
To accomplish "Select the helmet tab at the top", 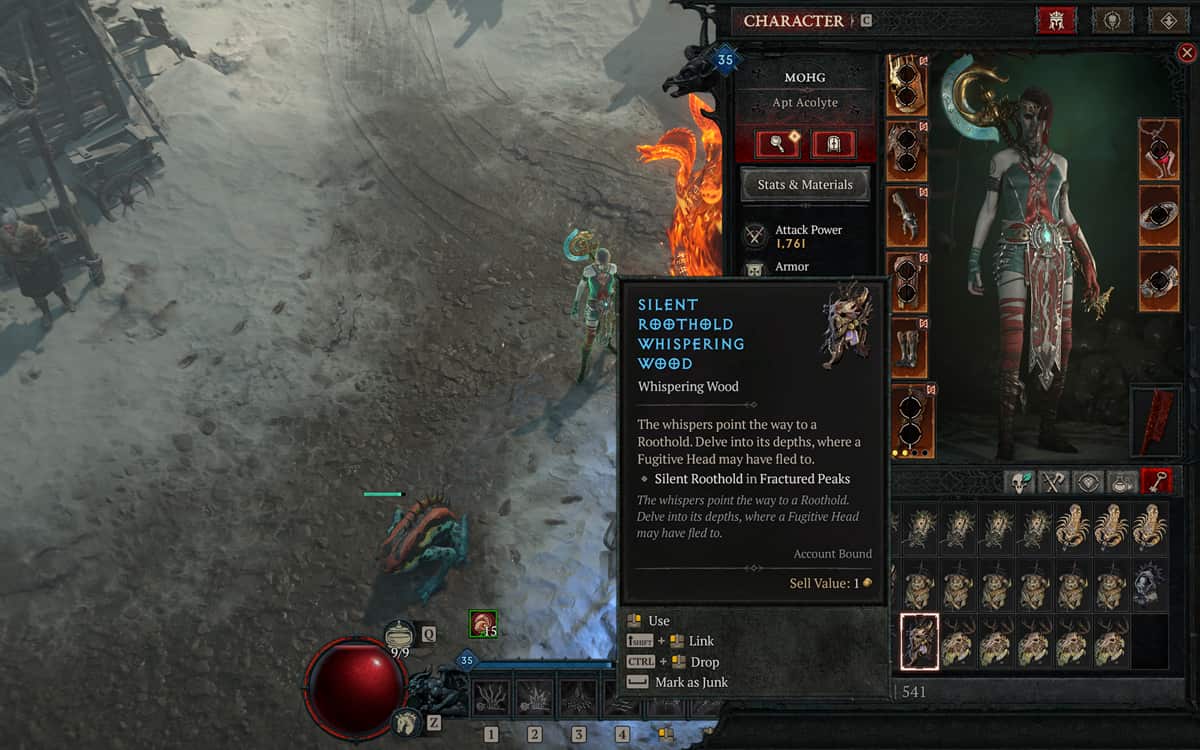I will point(1057,20).
